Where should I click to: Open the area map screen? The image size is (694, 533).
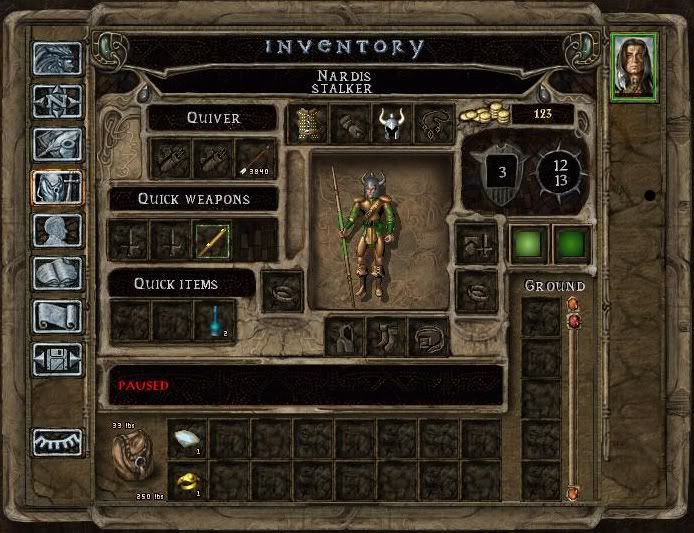[57, 101]
